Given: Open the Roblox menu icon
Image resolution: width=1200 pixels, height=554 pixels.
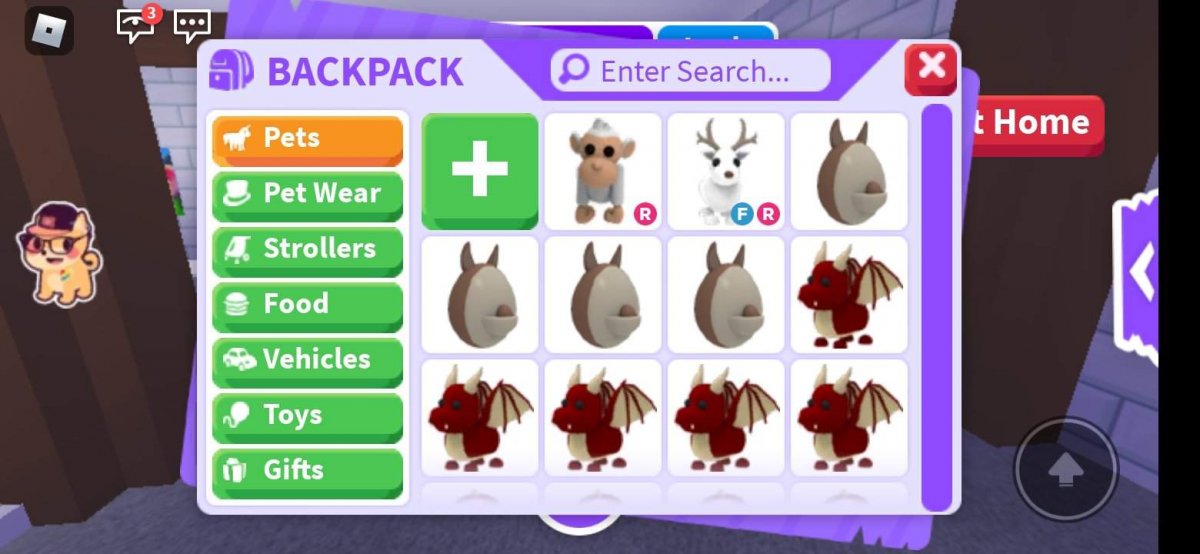Looking at the screenshot, I should 49,30.
